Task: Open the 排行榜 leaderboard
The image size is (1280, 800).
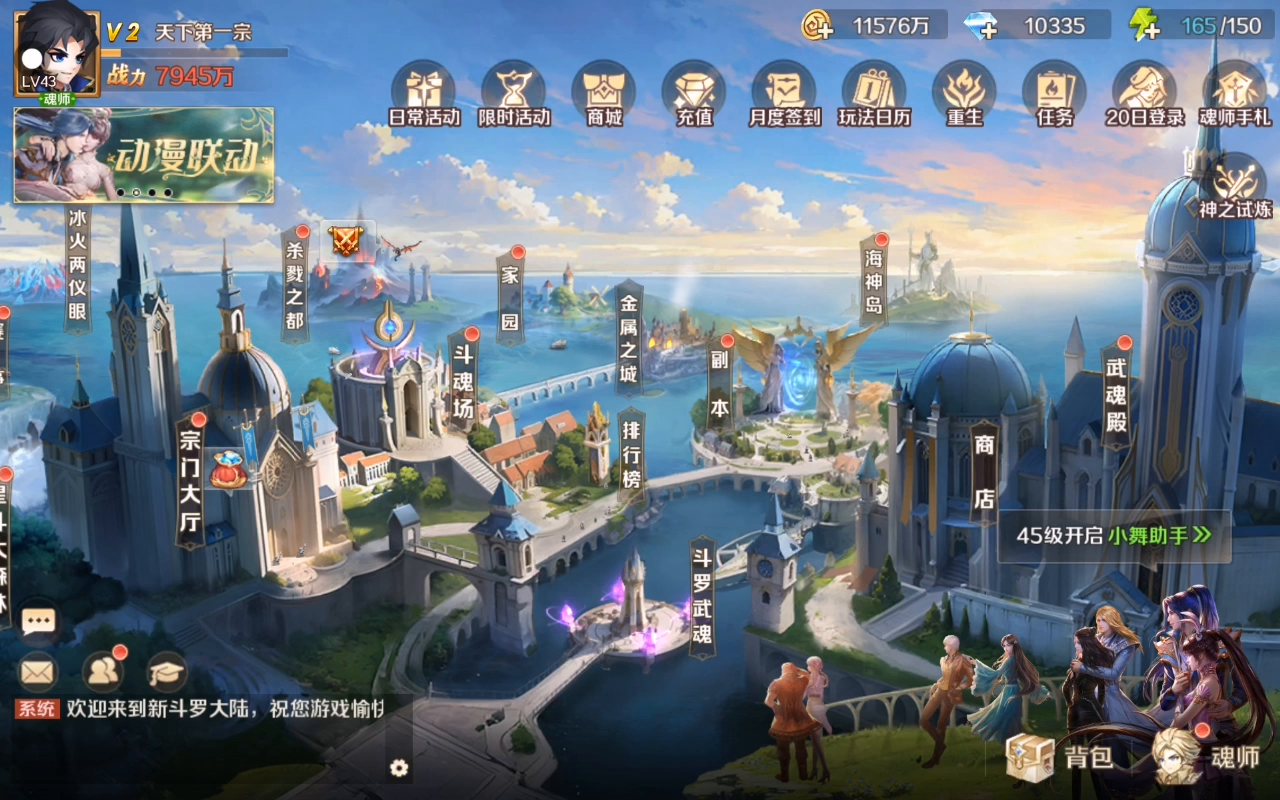Action: [x=631, y=455]
